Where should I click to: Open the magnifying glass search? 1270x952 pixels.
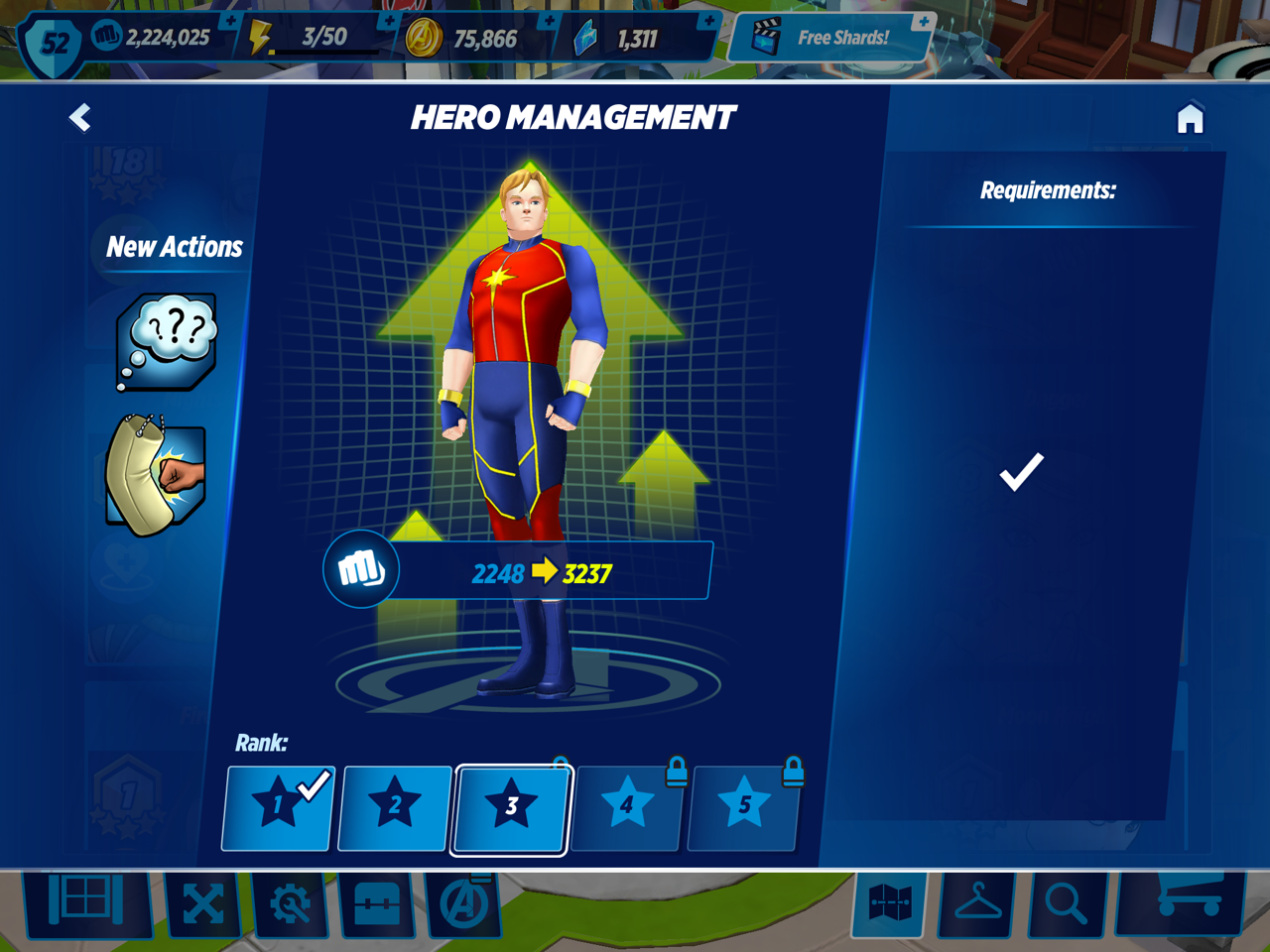click(x=1066, y=903)
